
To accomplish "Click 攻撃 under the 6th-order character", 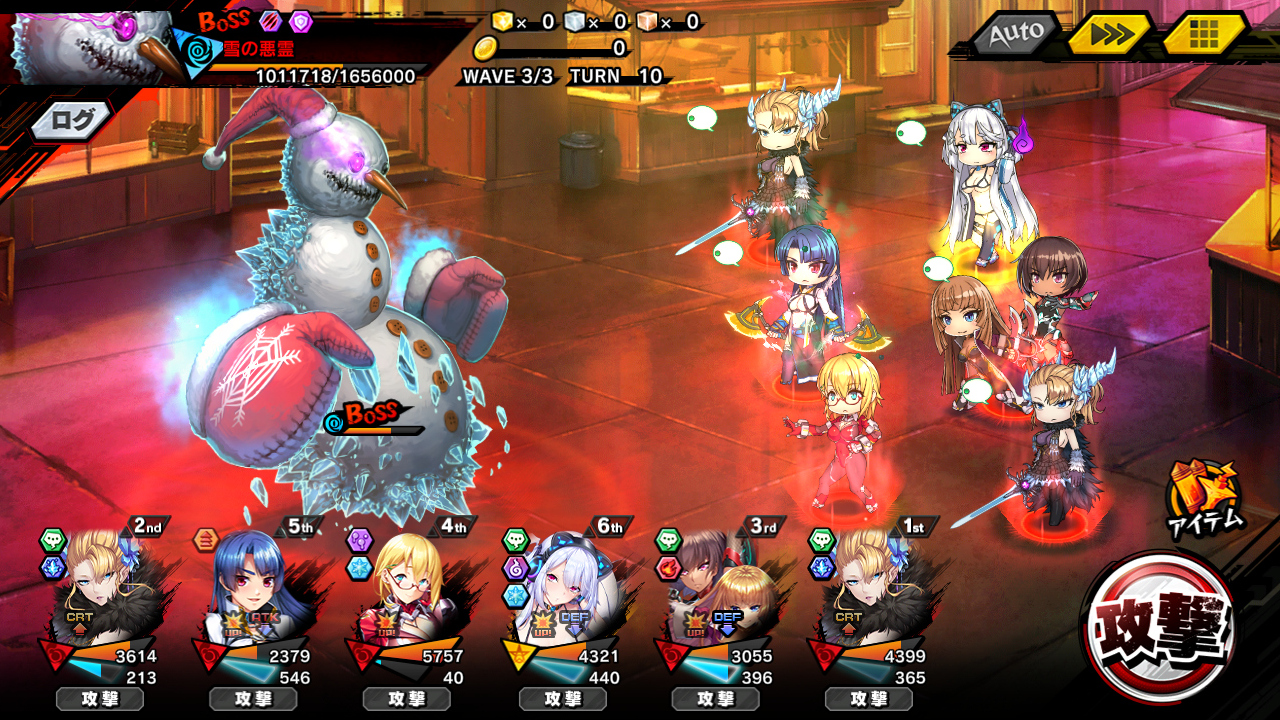I will click(563, 699).
